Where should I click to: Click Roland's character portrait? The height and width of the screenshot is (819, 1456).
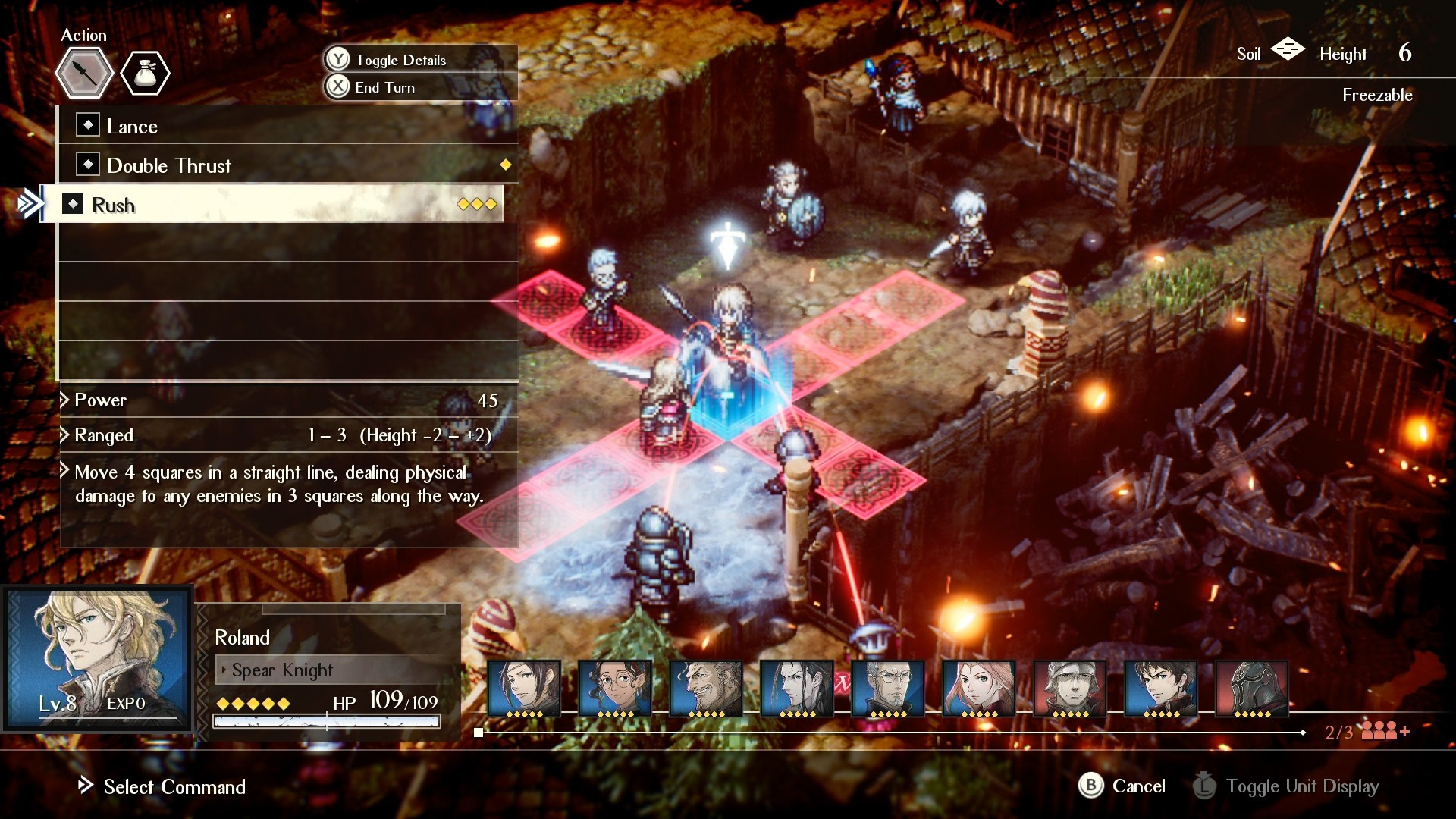coord(97,657)
